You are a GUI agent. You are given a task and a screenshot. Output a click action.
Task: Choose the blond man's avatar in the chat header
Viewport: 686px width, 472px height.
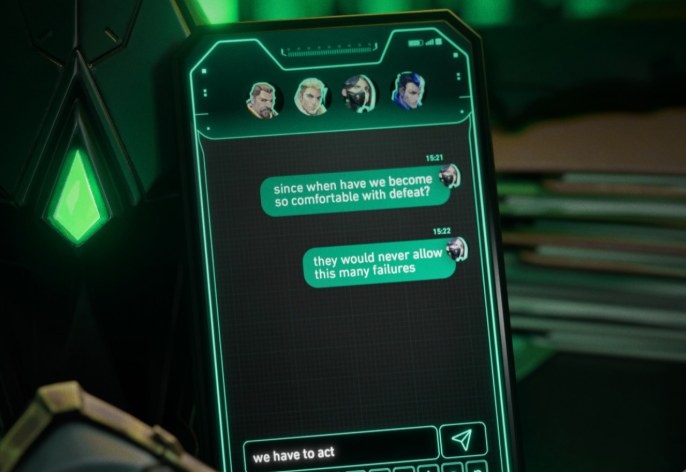click(311, 96)
